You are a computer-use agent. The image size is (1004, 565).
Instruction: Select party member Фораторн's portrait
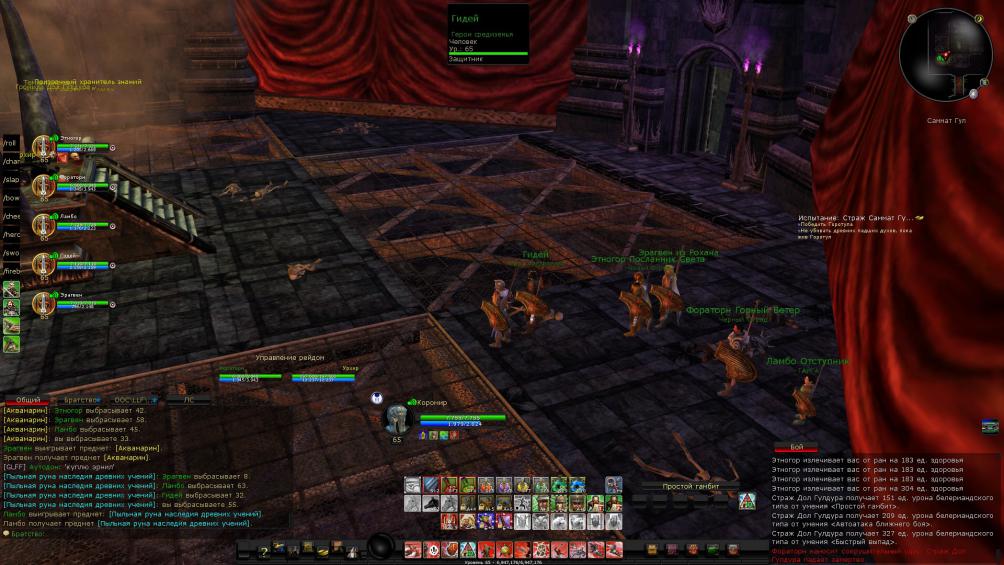pyautogui.click(x=44, y=186)
